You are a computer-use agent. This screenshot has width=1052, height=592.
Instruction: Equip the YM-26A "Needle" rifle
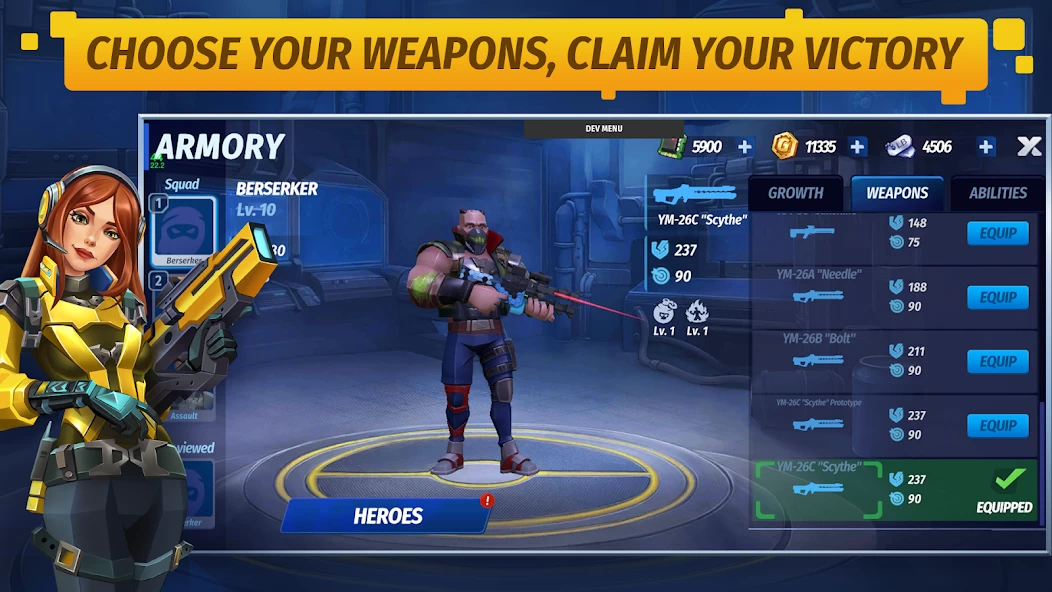pyautogui.click(x=997, y=298)
